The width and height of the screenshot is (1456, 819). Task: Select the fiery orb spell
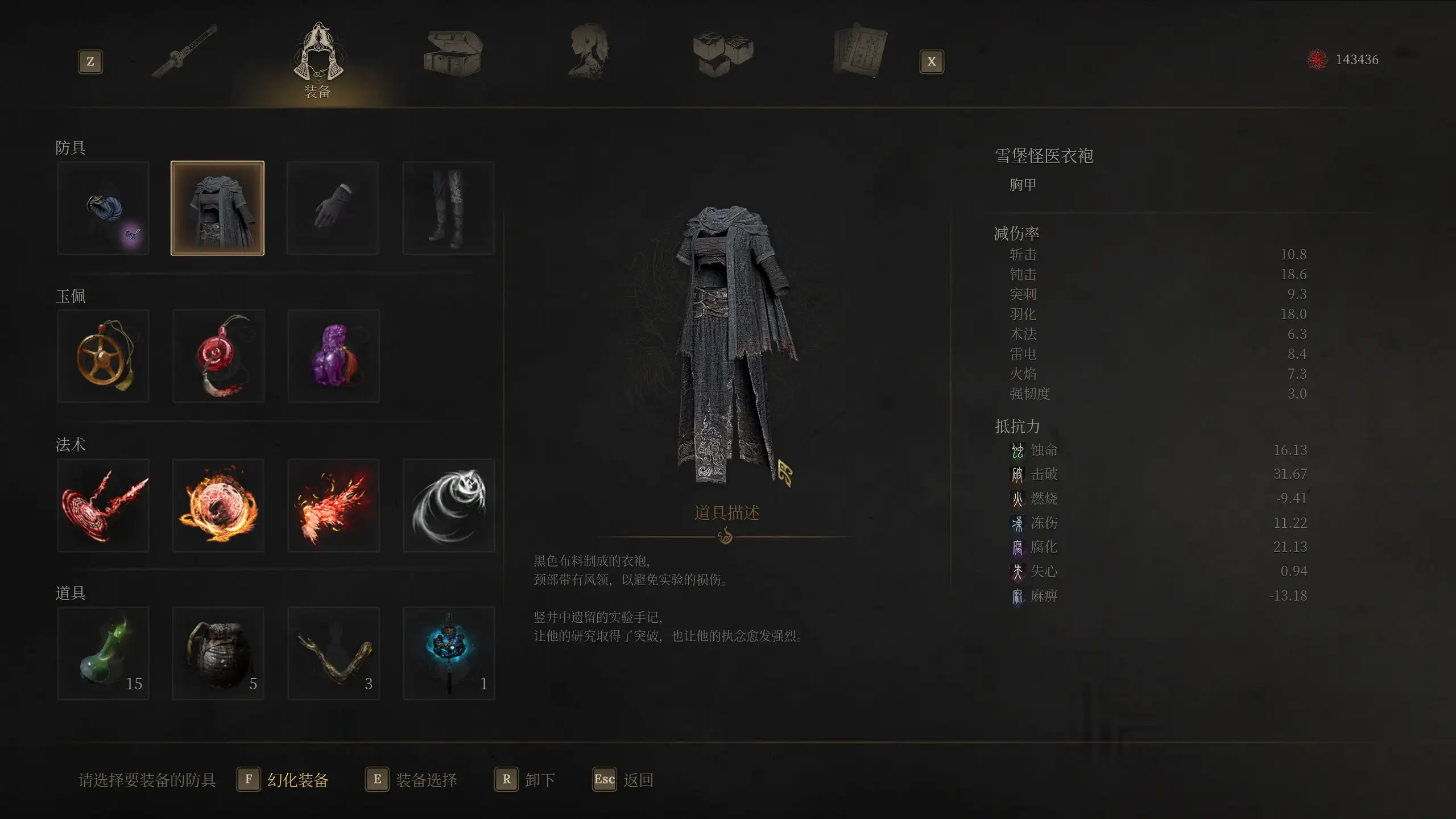(218, 505)
